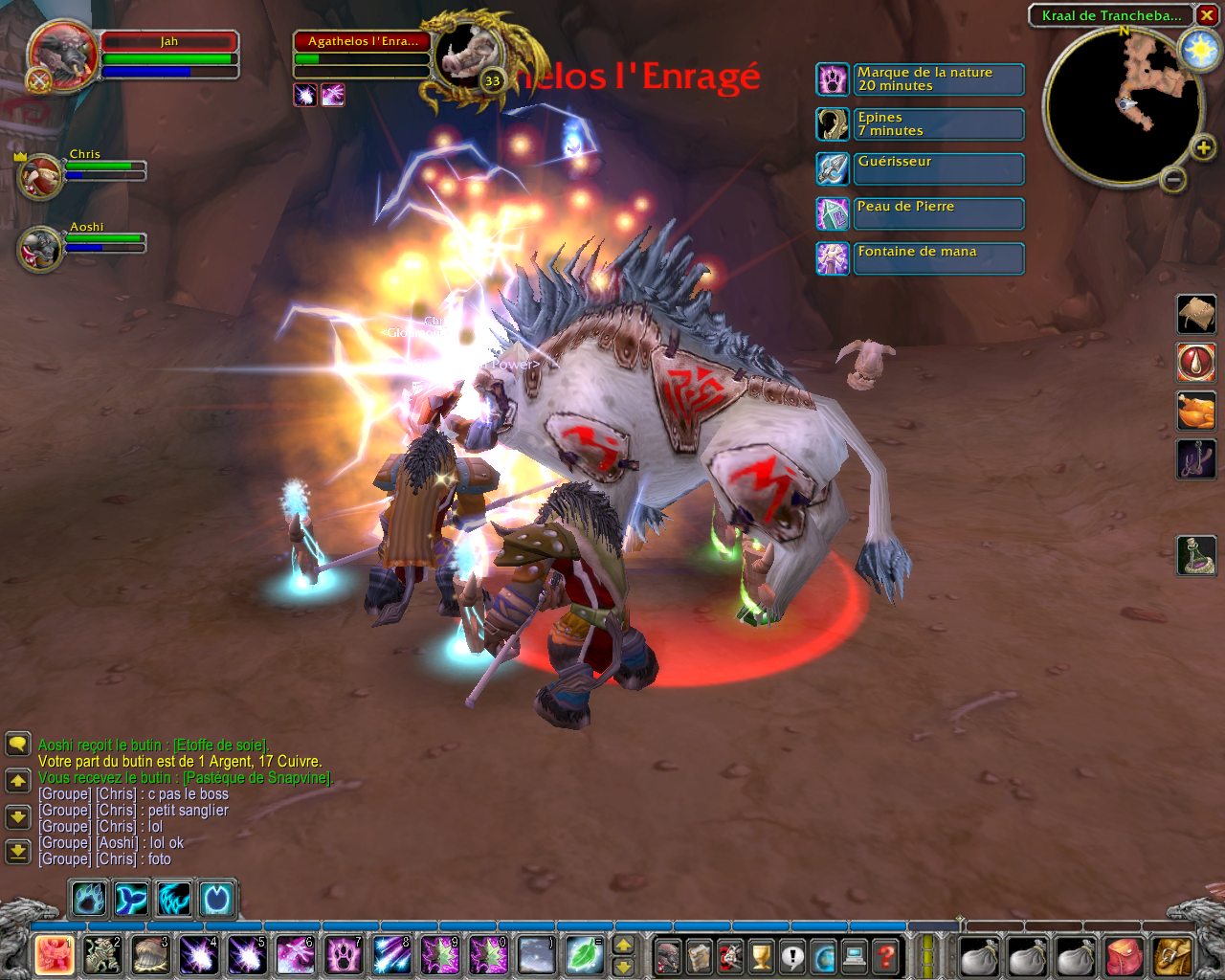Open the golden backpack
This screenshot has height=980, width=1225.
pos(1172,955)
